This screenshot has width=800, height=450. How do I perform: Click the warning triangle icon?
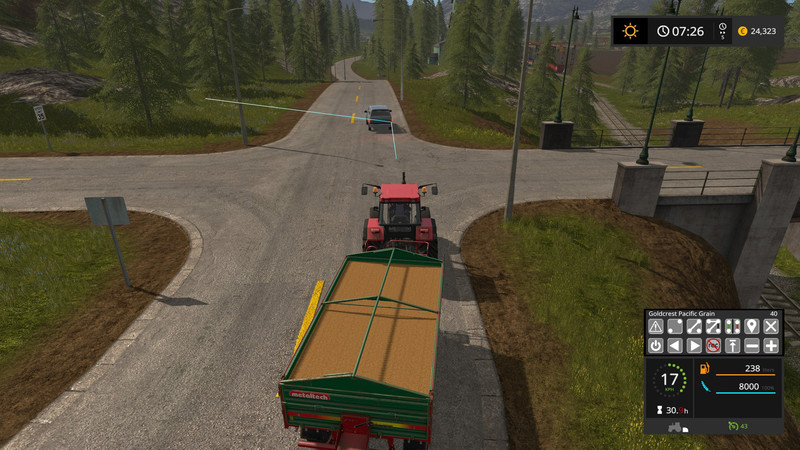(656, 326)
